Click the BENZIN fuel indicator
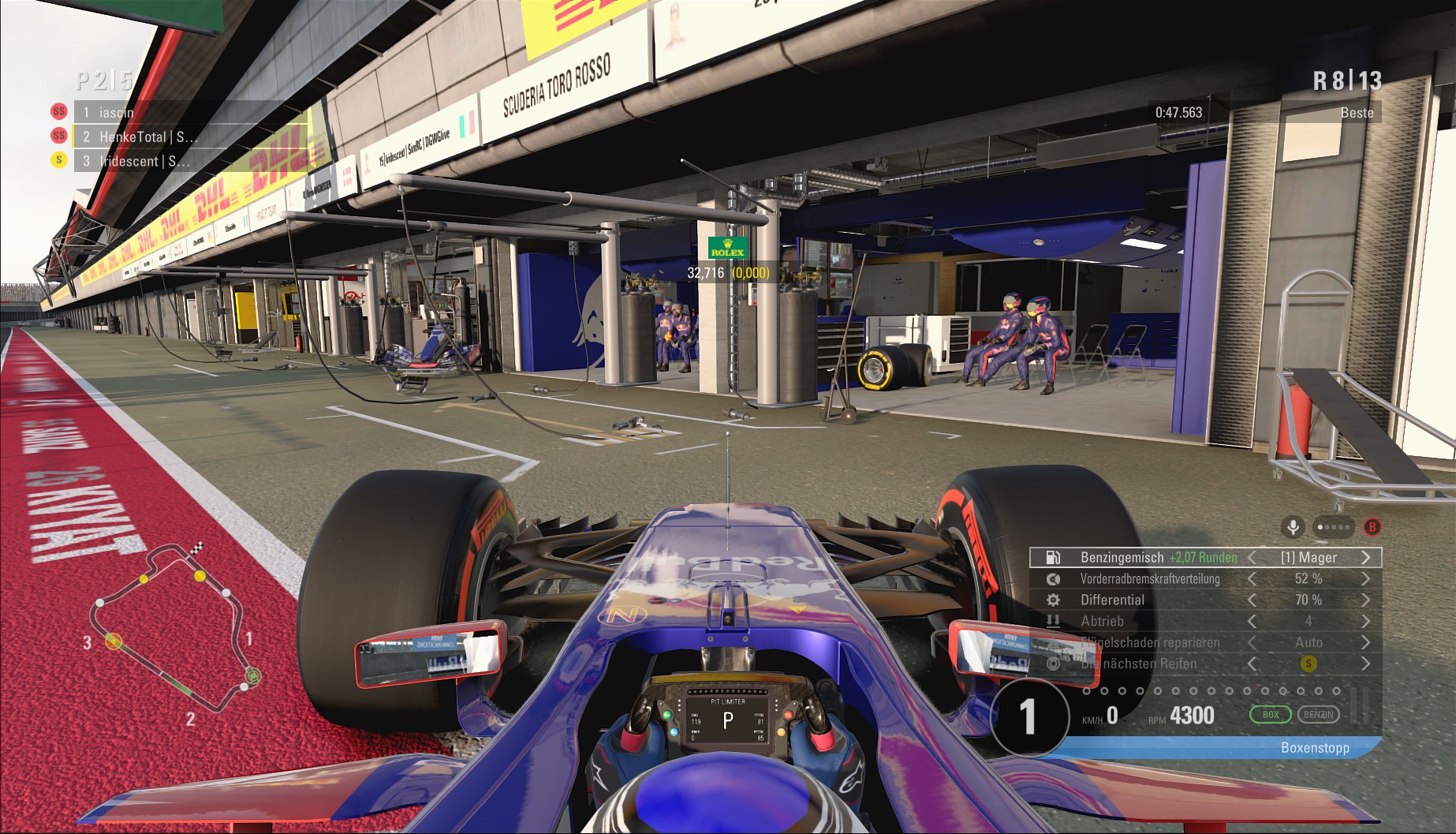The width and height of the screenshot is (1456, 834). click(1318, 715)
